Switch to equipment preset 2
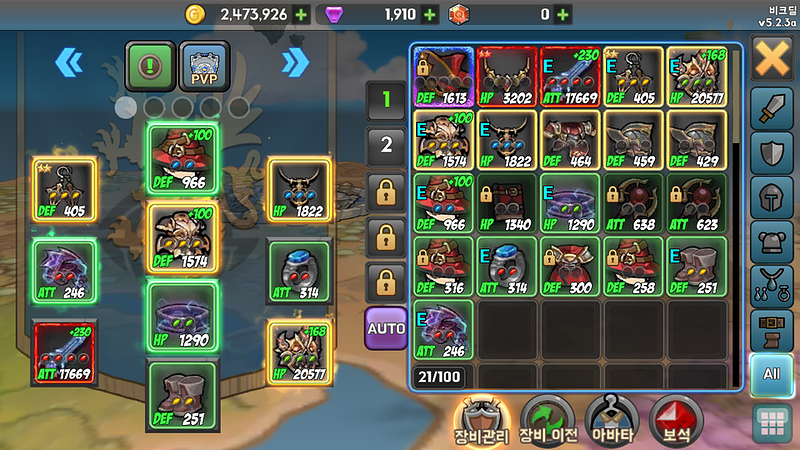 coord(385,145)
